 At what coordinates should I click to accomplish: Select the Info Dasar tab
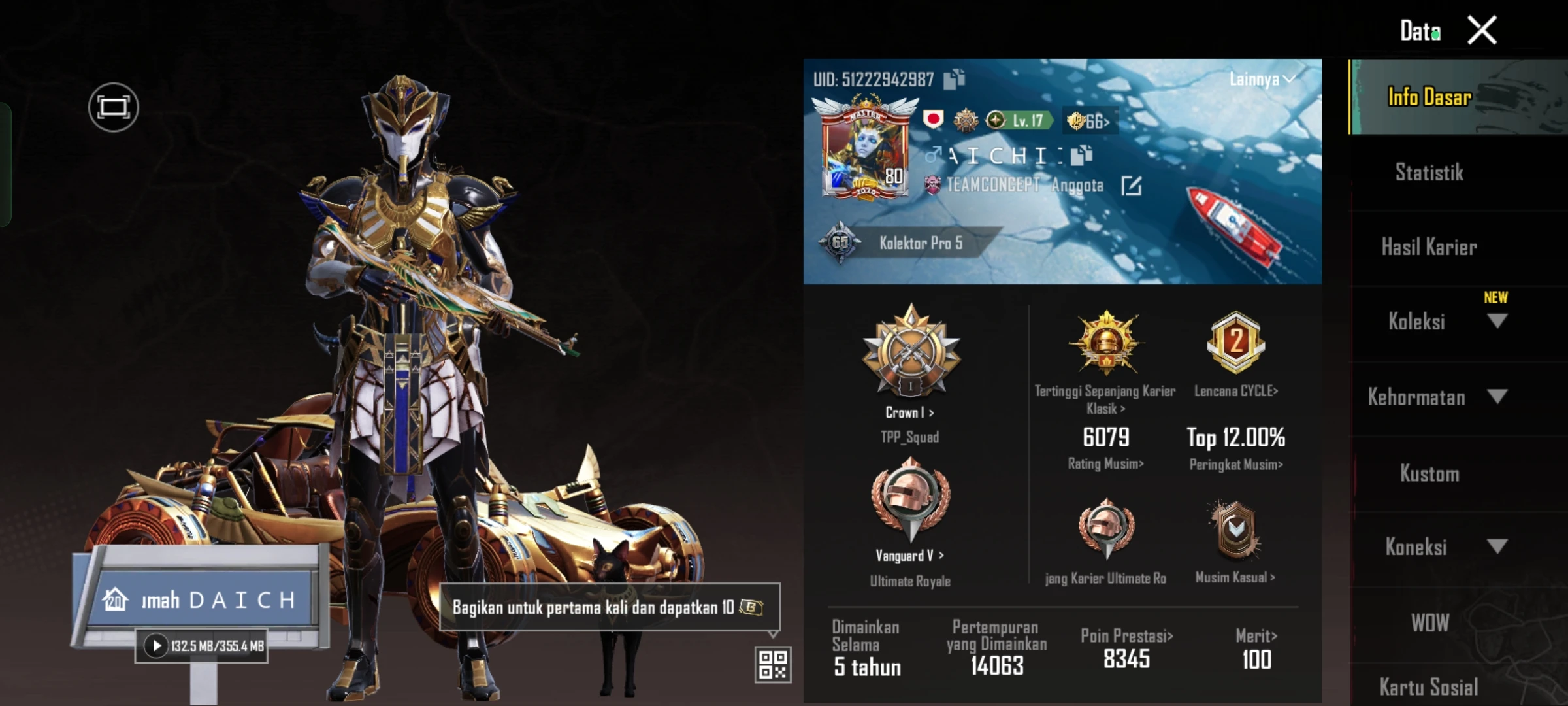click(1429, 97)
